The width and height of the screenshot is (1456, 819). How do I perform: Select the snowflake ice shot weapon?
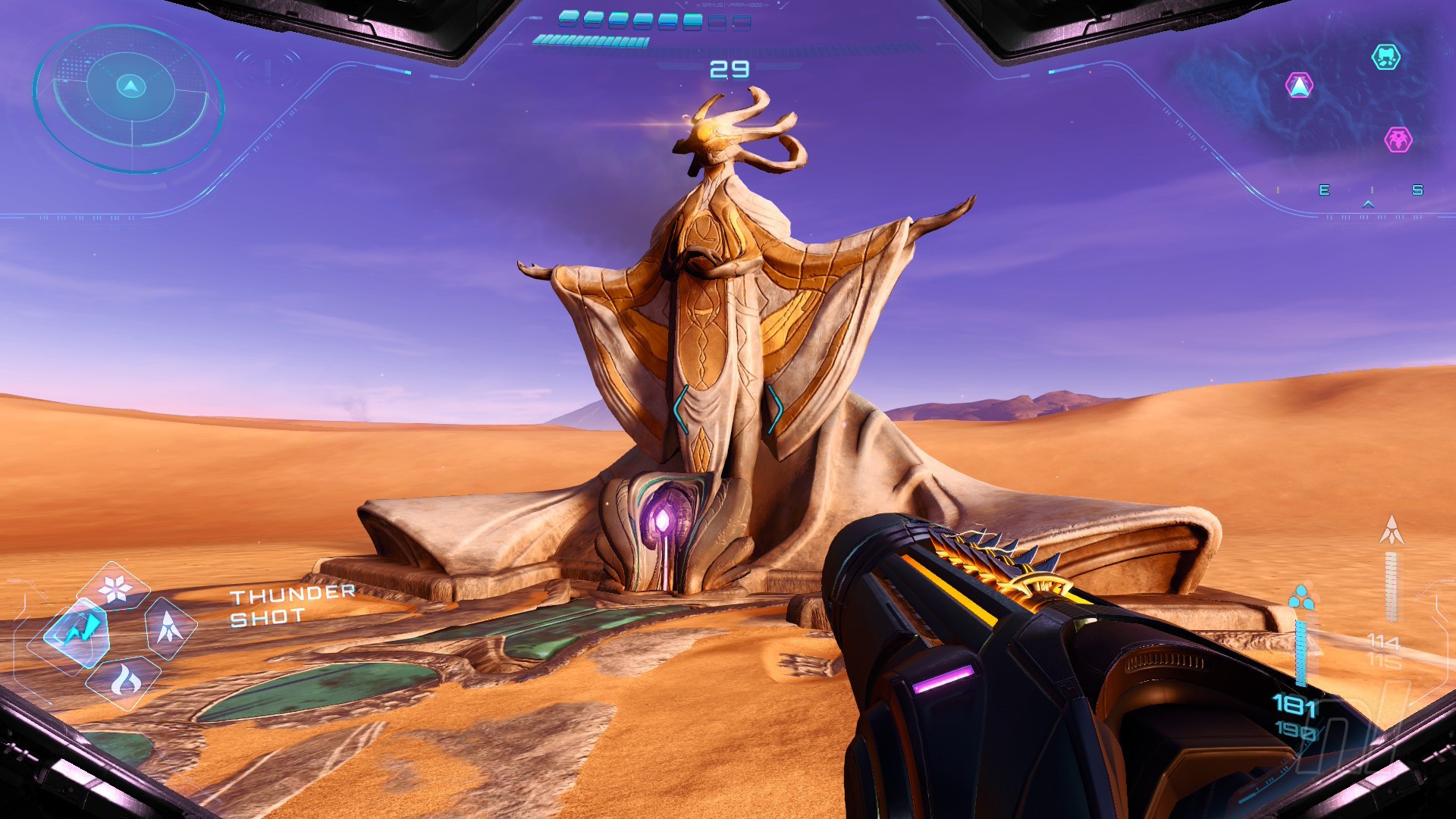click(115, 588)
